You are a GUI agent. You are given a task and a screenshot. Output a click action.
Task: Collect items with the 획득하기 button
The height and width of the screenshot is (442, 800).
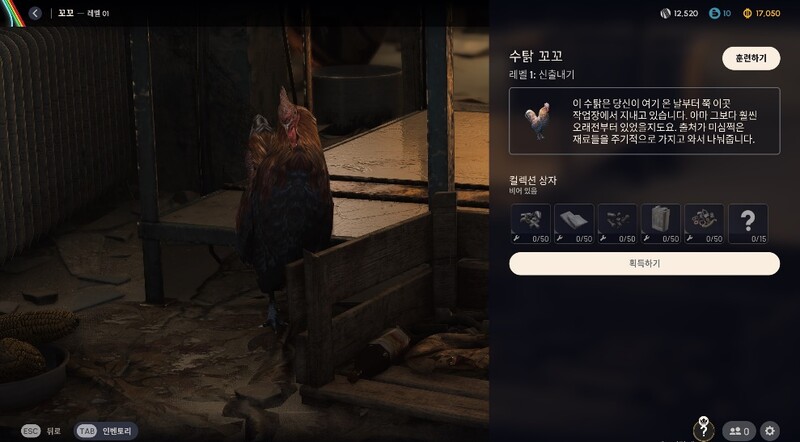pos(644,263)
